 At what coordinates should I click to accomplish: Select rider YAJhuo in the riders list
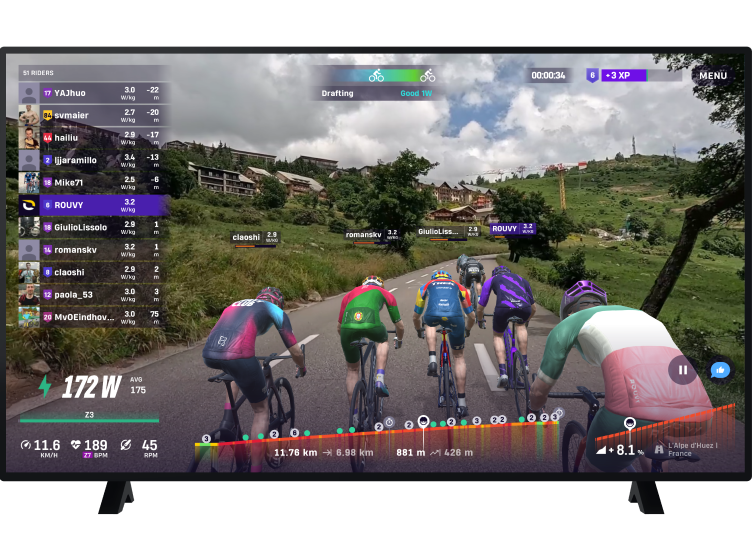pyautogui.click(x=91, y=93)
